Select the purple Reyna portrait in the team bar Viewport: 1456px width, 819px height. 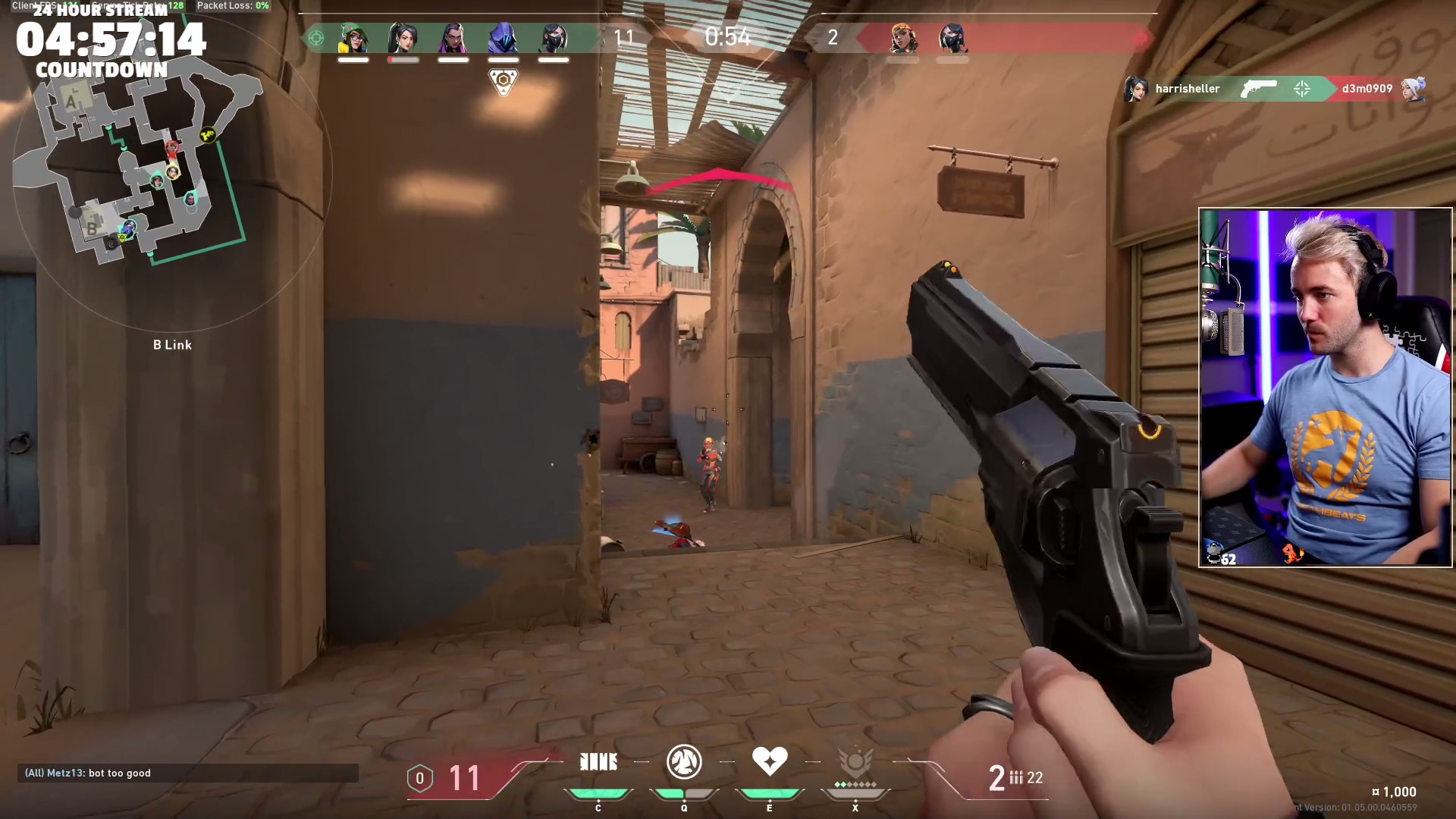point(453,38)
